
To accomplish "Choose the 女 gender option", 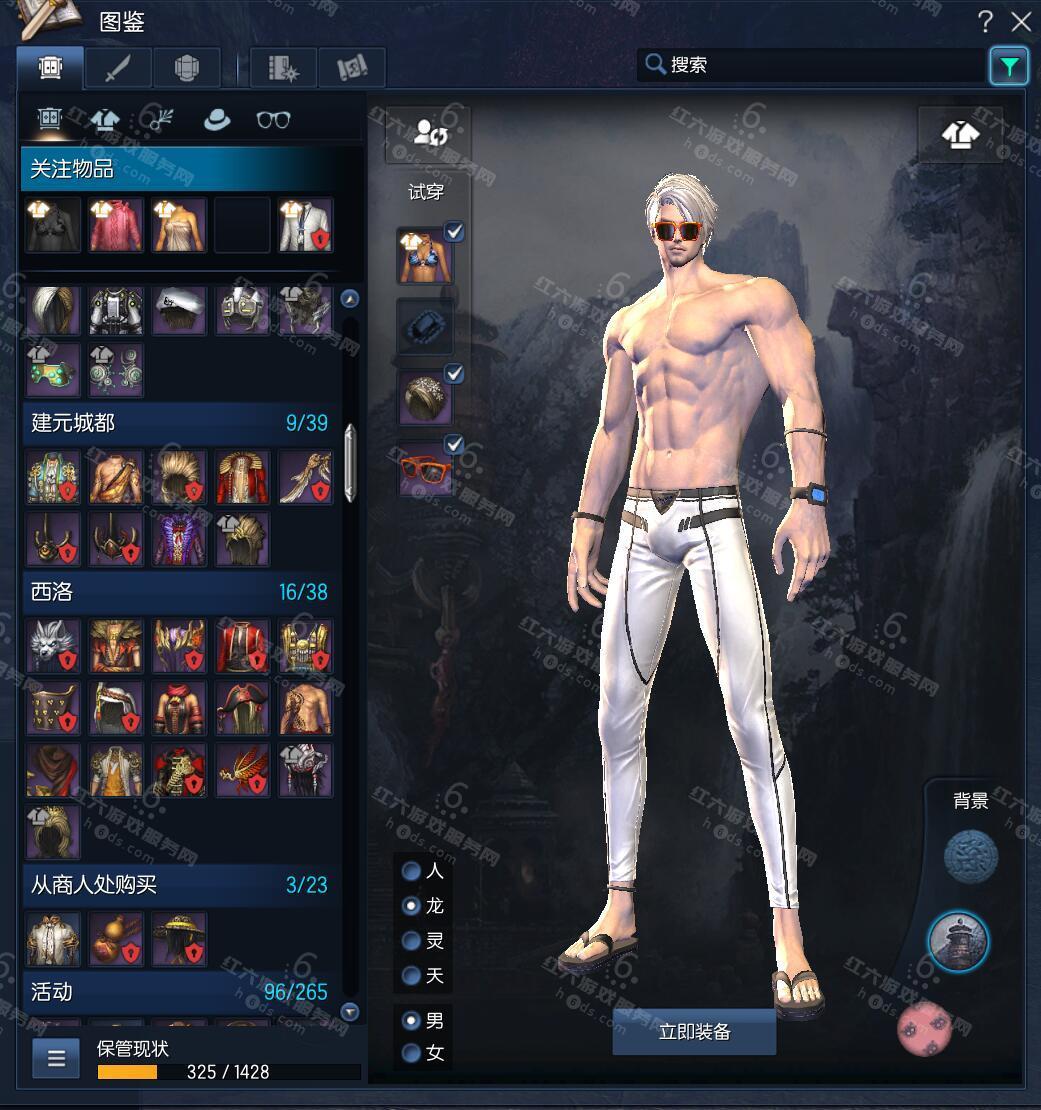I will [411, 1053].
